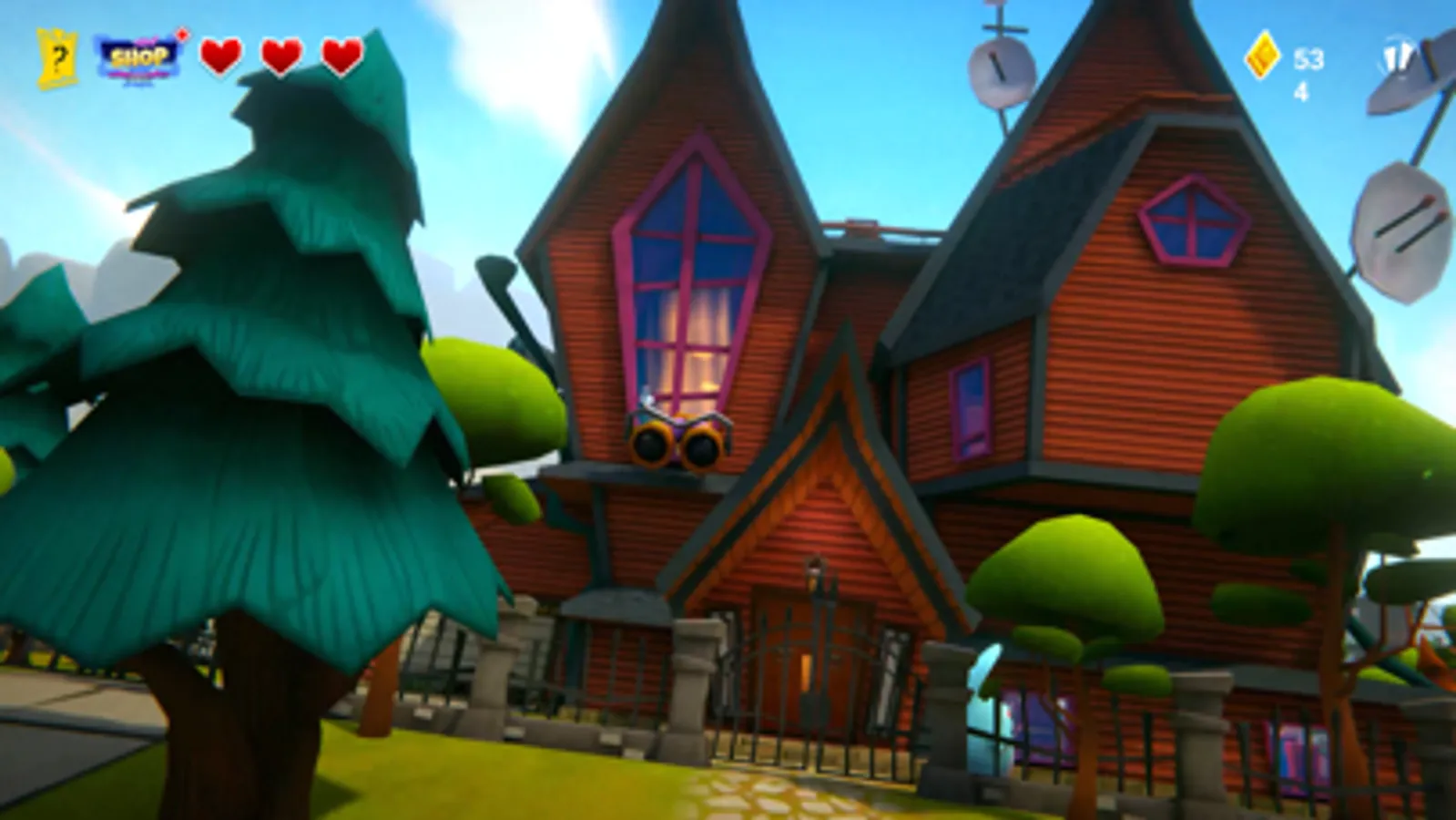Select the wooden front door of the house
This screenshot has width=1456, height=820.
[x=812, y=656]
